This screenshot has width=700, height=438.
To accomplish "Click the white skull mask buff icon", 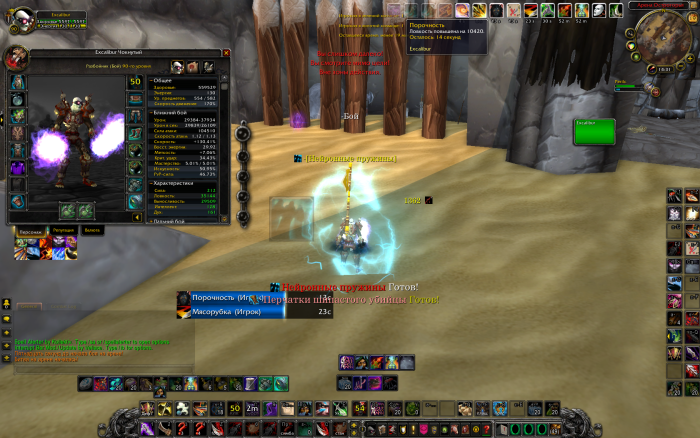I will pos(599,10).
